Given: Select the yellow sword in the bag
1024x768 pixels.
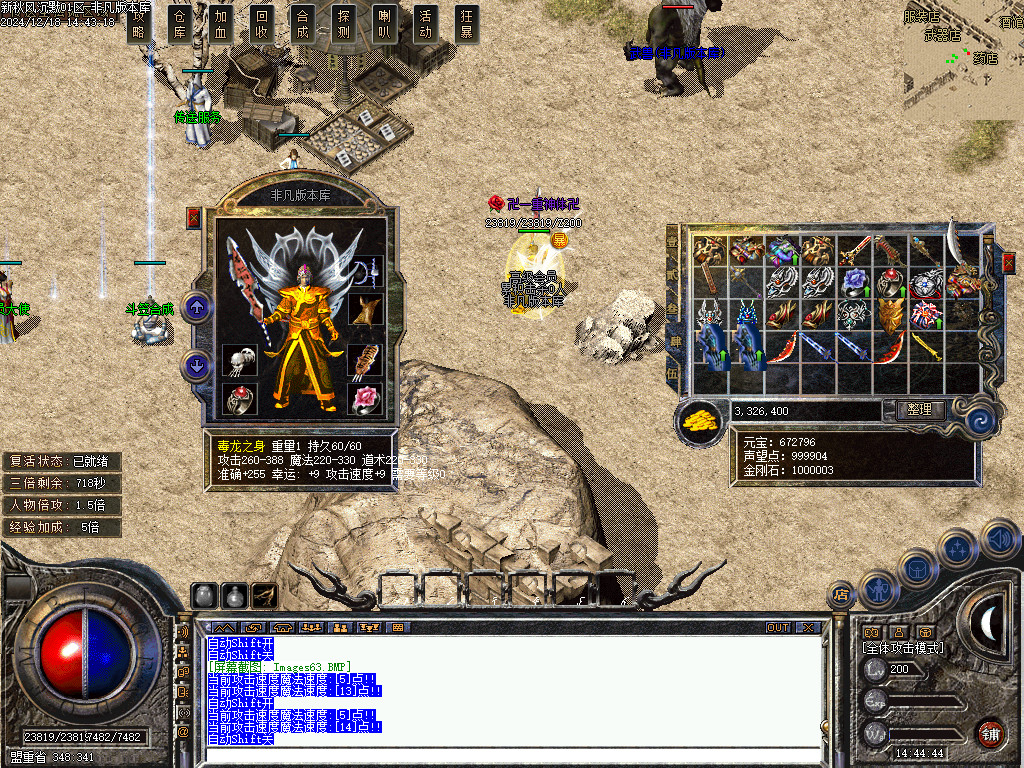Looking at the screenshot, I should (x=926, y=347).
